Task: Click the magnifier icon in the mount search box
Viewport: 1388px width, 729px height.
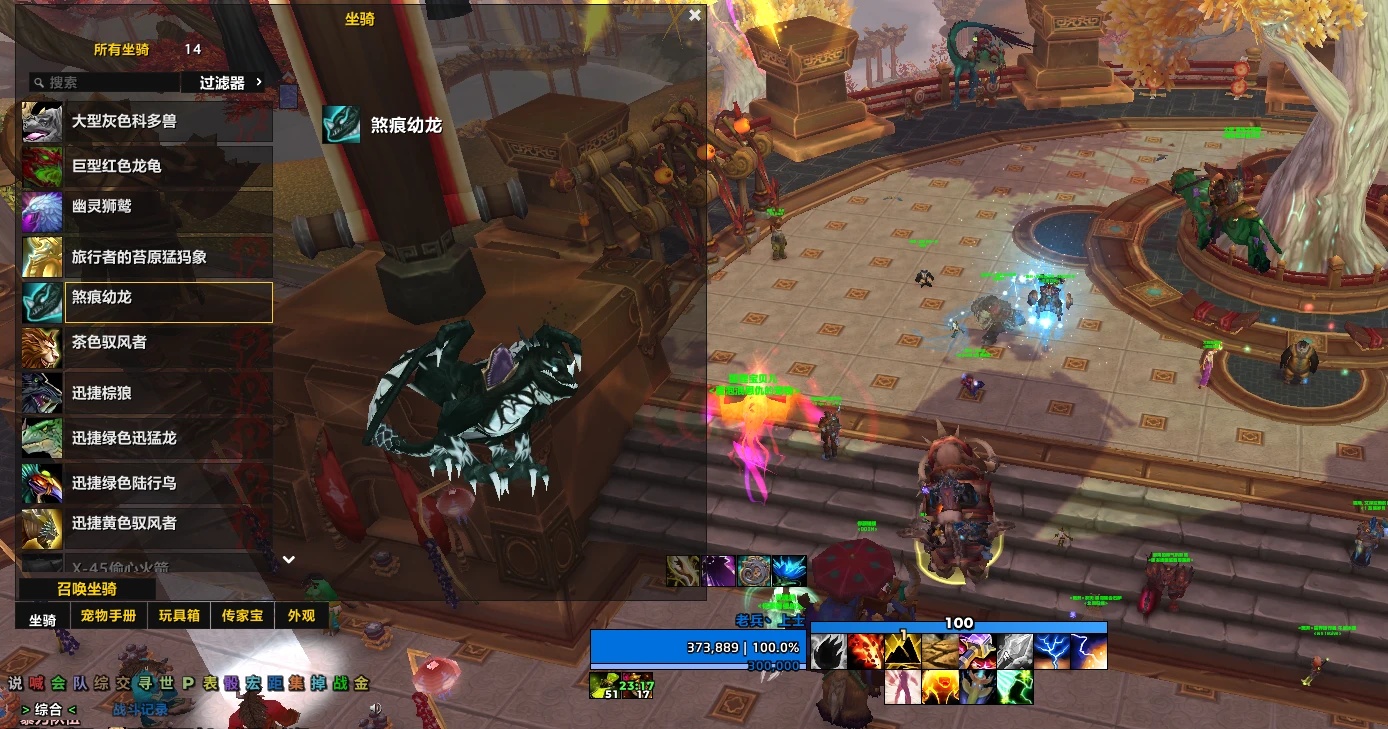Action: (36, 81)
